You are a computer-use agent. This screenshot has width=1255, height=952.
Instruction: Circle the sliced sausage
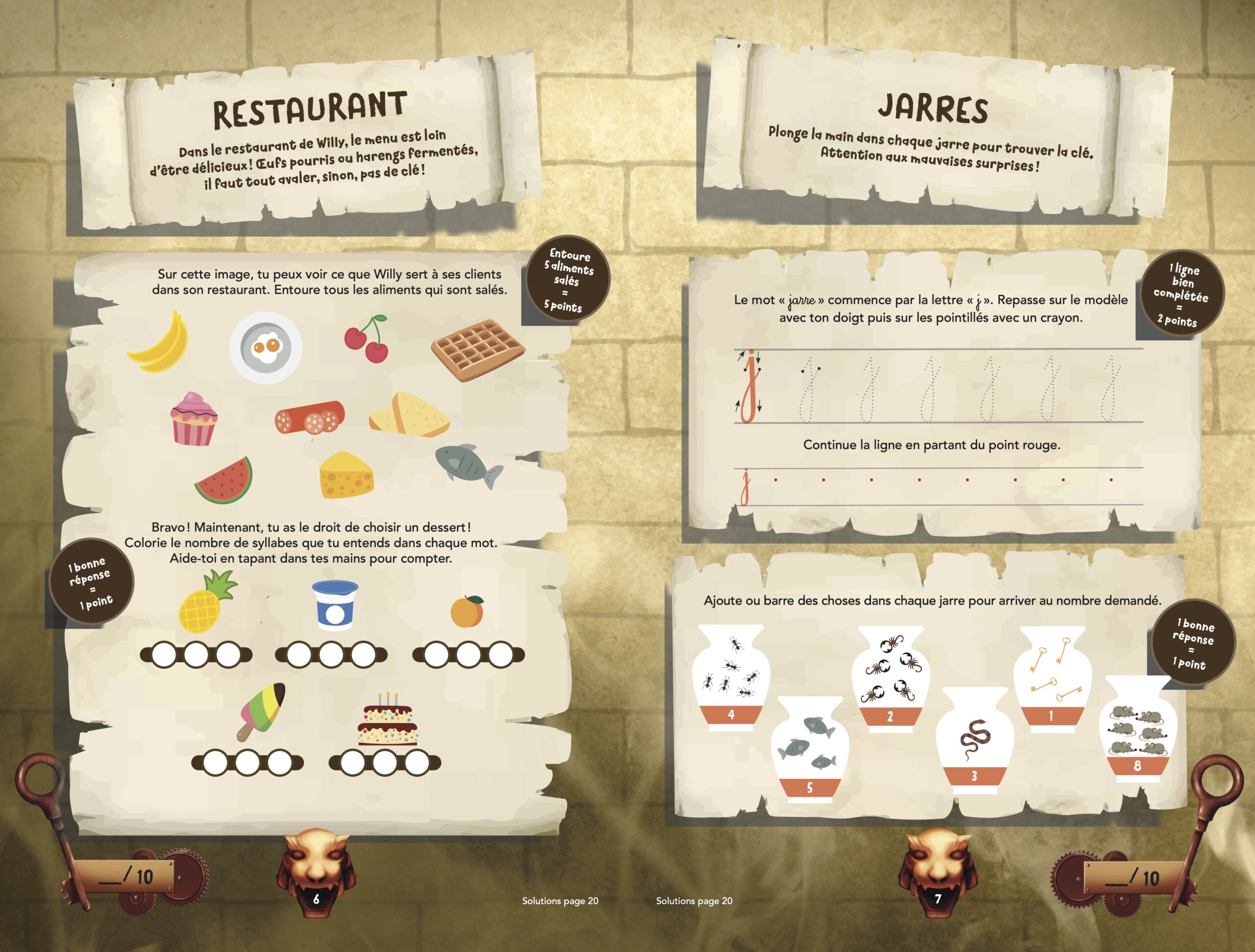point(310,419)
